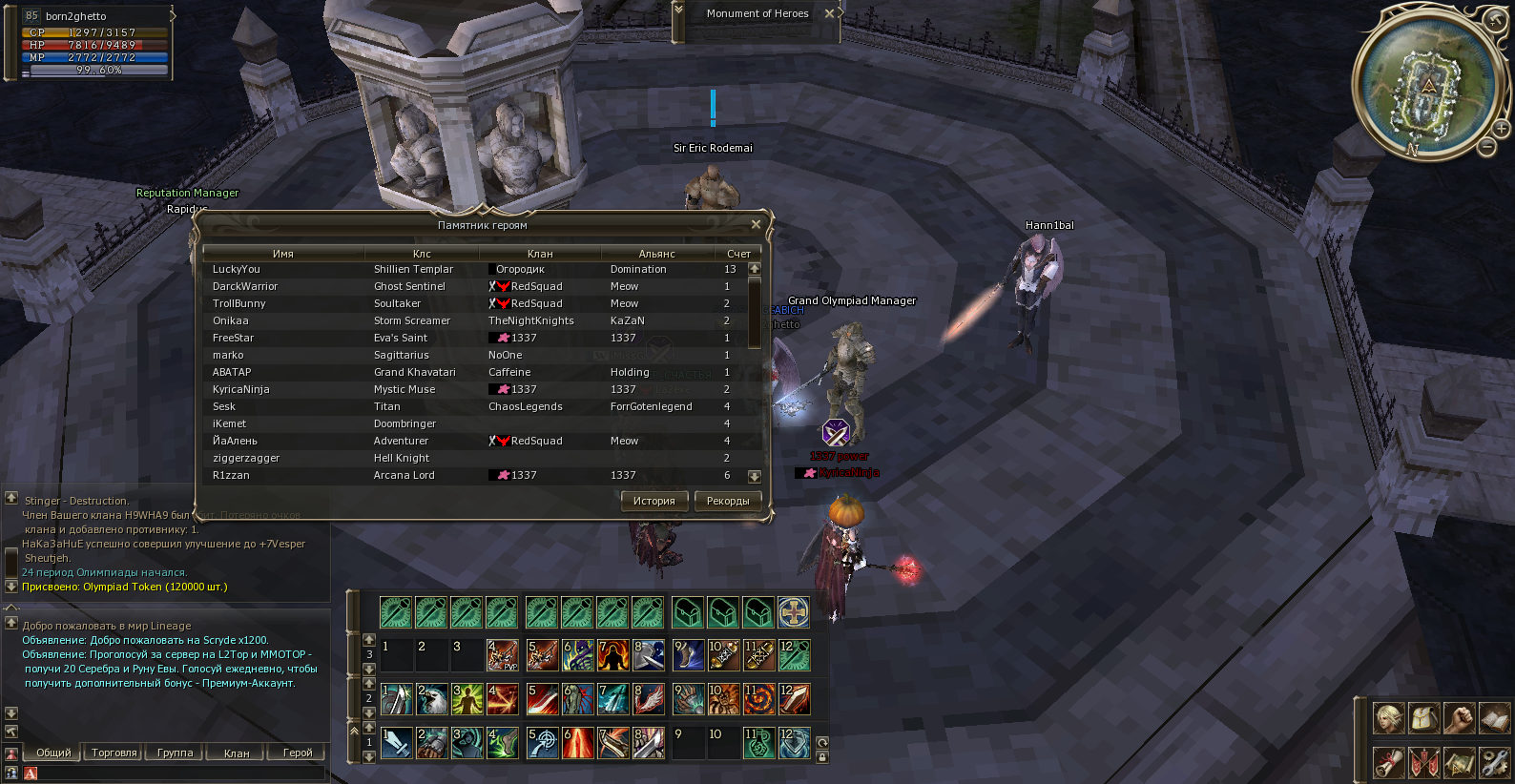Toggle the hotbar lock icon
1515x784 pixels.
(x=822, y=757)
